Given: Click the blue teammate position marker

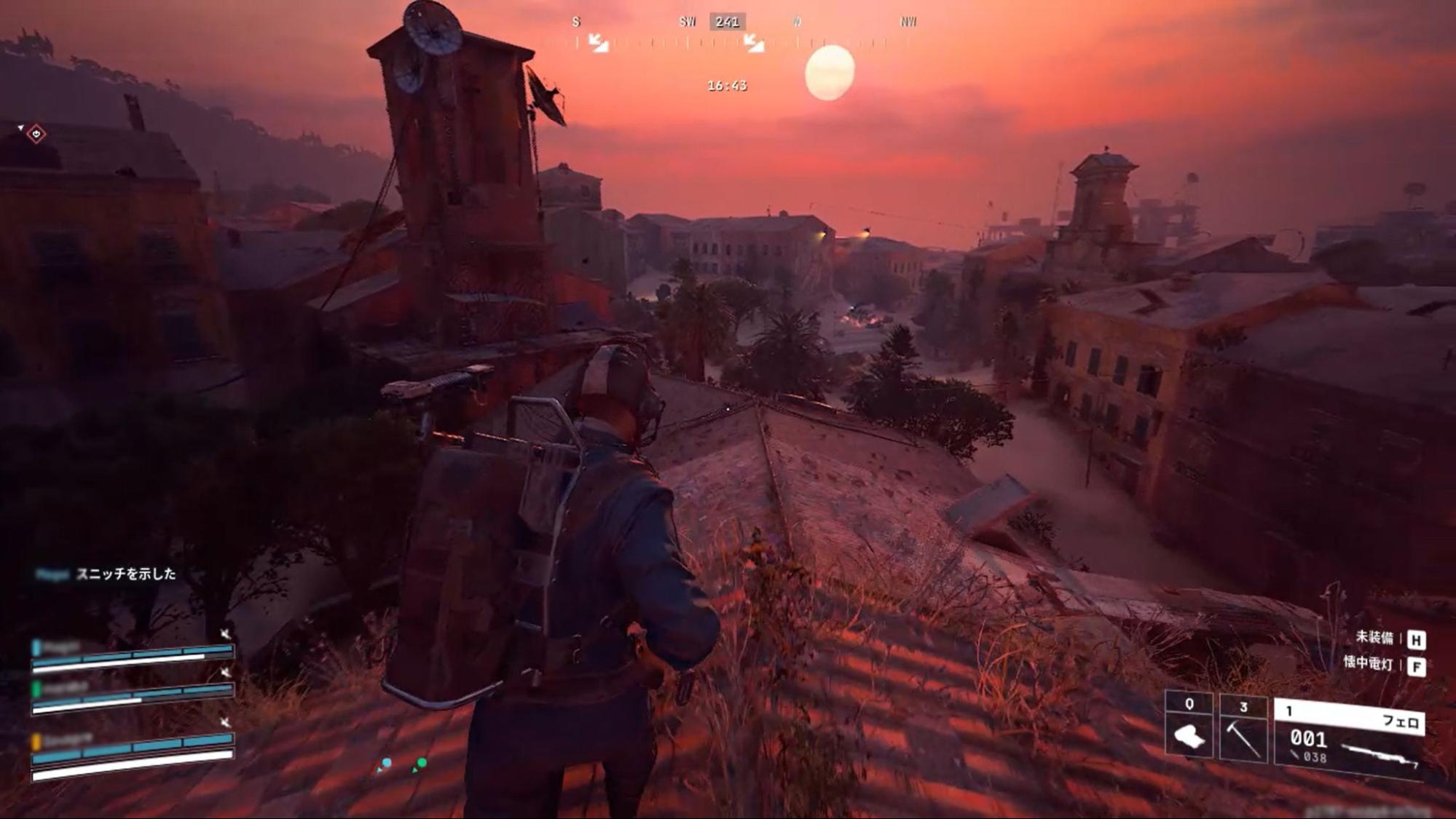Looking at the screenshot, I should (386, 764).
